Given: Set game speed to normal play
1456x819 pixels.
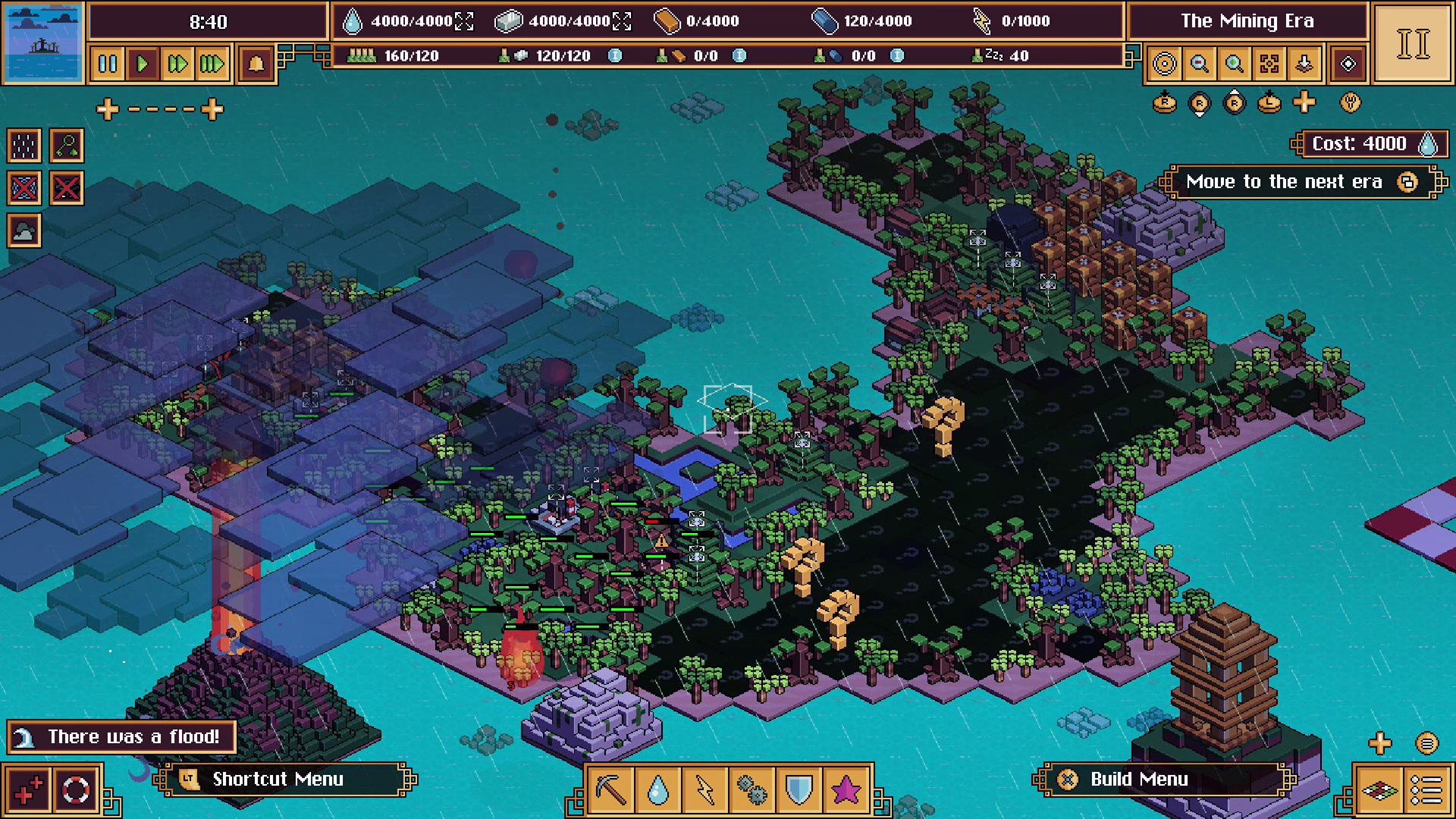Looking at the screenshot, I should coord(143,64).
